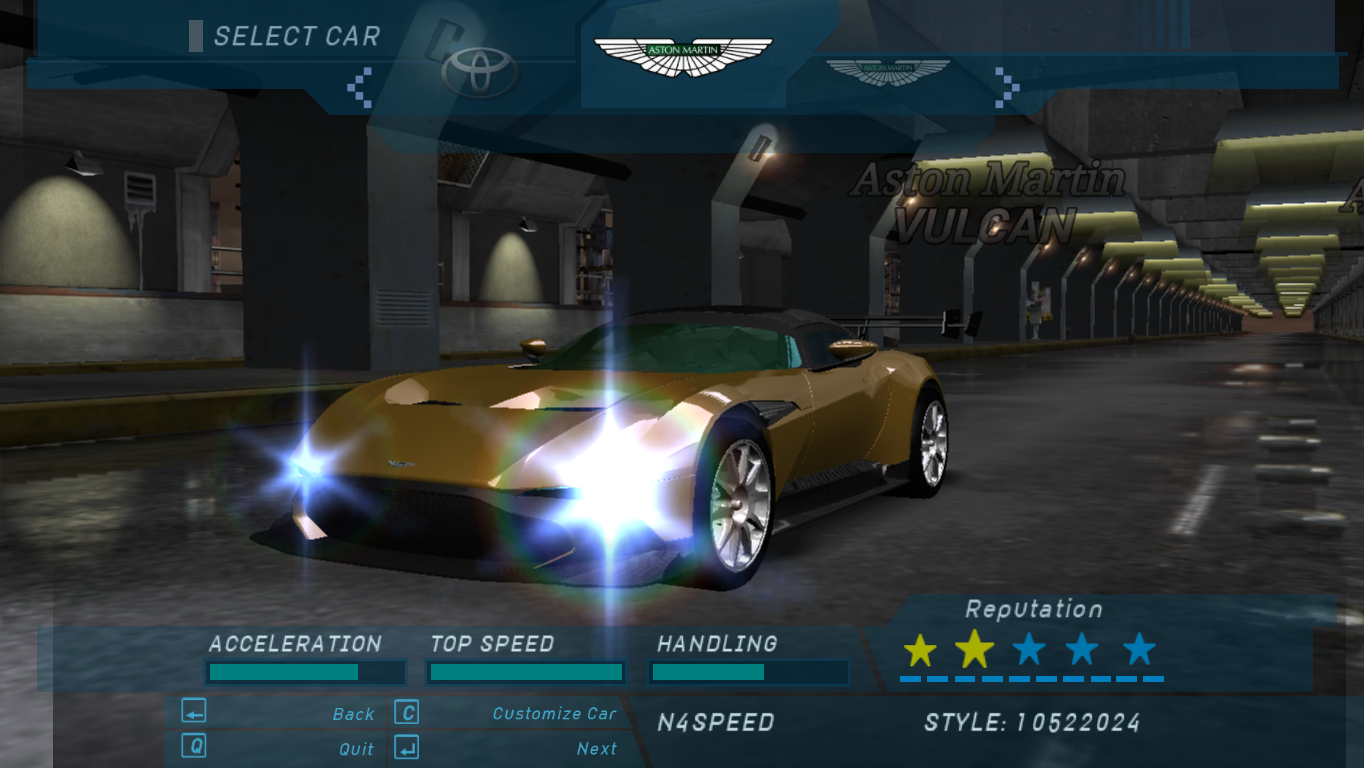Go back using the Back option
The height and width of the screenshot is (768, 1364).
pyautogui.click(x=353, y=714)
